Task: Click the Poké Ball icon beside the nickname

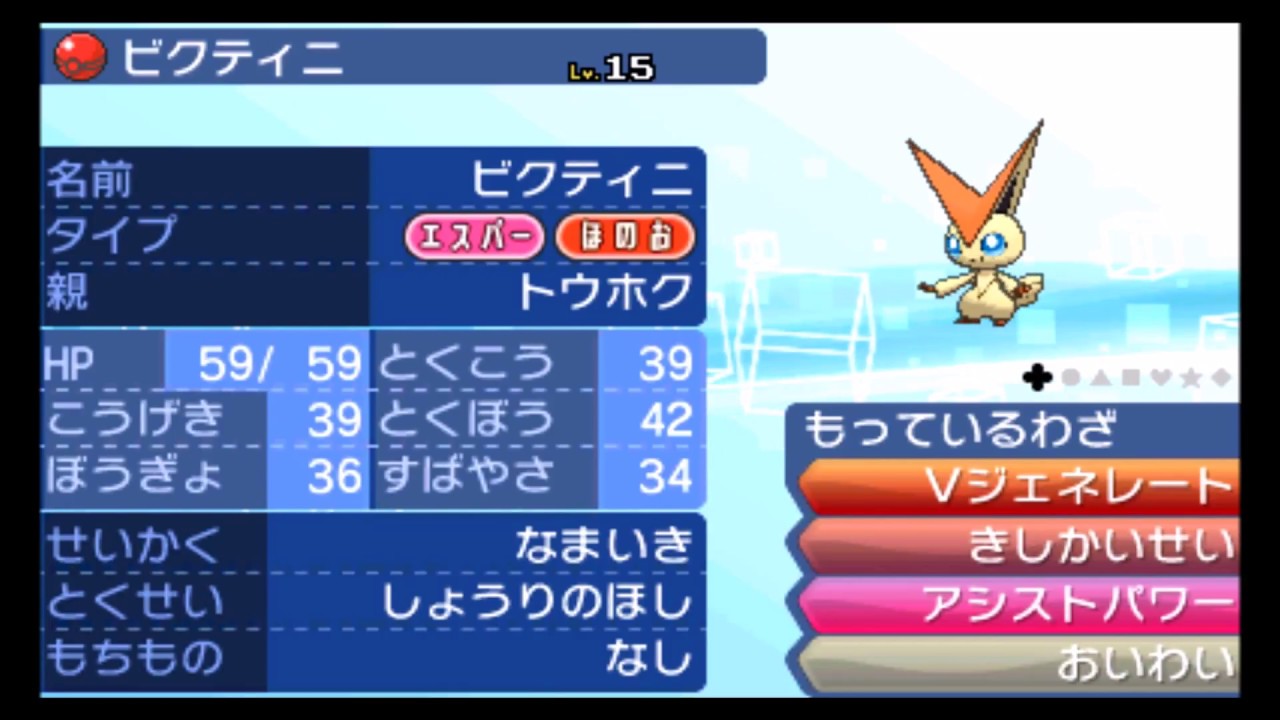Action: pyautogui.click(x=79, y=57)
